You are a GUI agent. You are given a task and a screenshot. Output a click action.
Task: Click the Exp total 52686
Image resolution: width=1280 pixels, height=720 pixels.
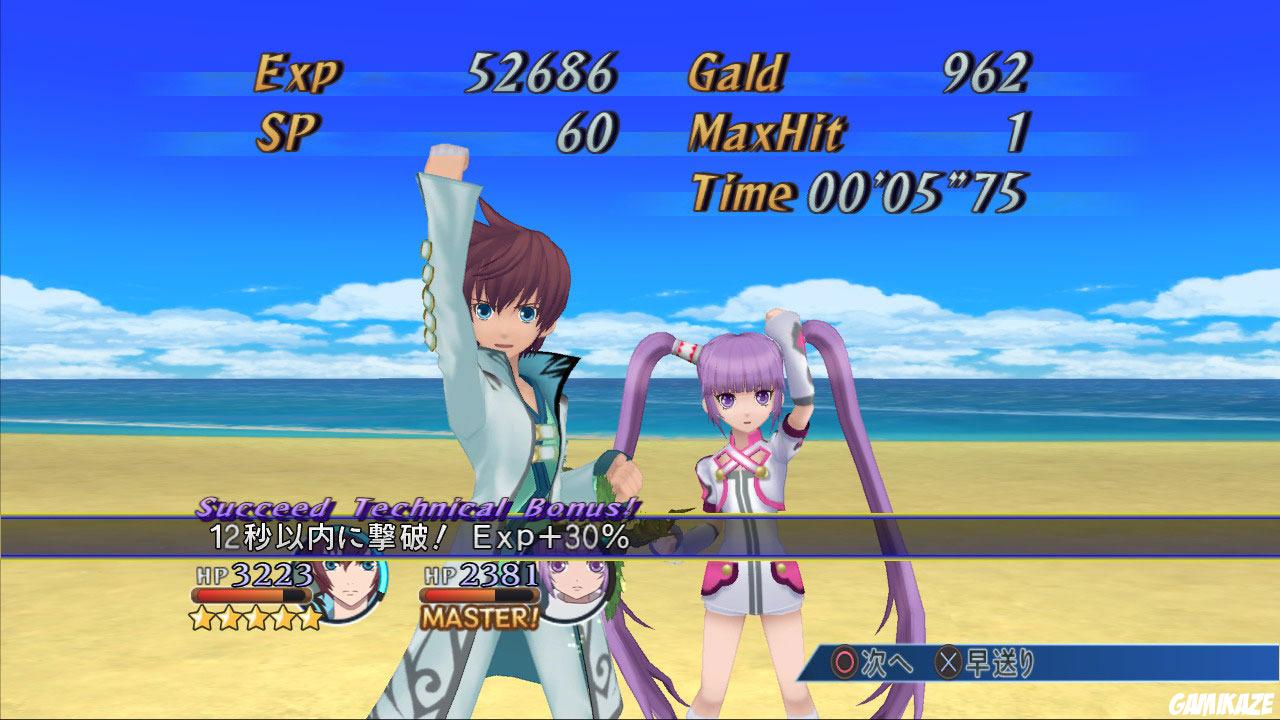(x=540, y=70)
